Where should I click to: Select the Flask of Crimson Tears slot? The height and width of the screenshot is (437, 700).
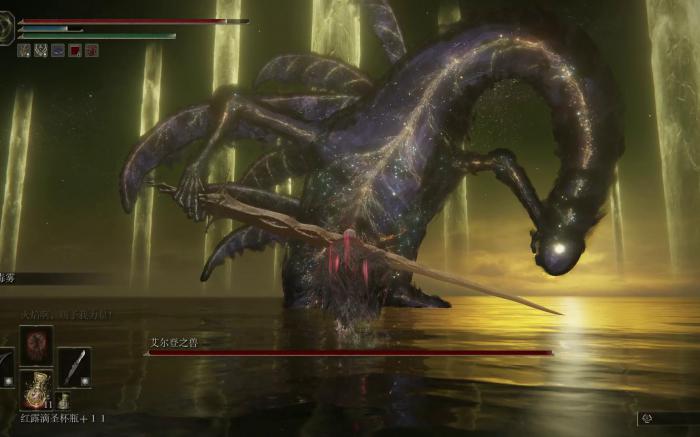35,388
